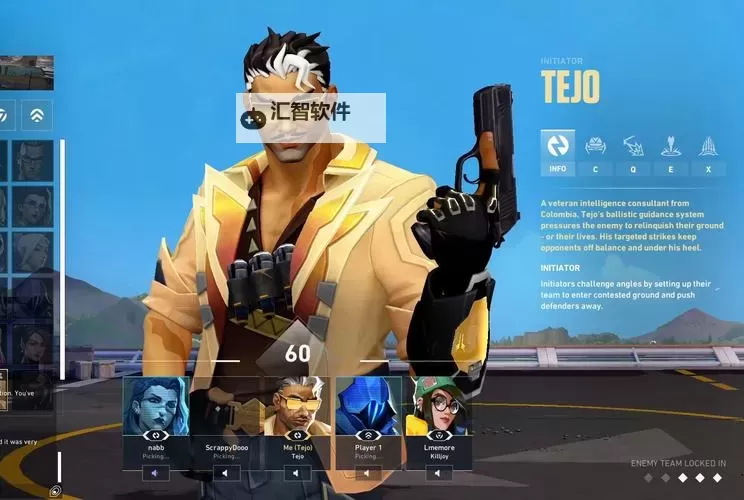
Task: Mute nabb's voice with the speaker button
Action: tap(154, 473)
